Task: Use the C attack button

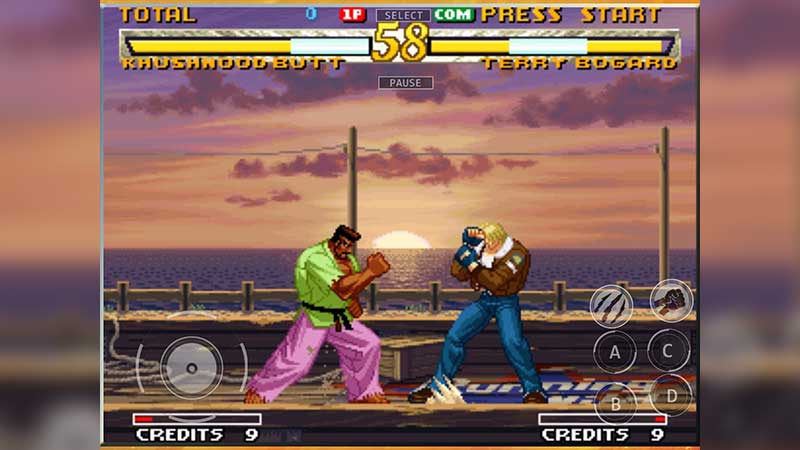Action: (668, 350)
